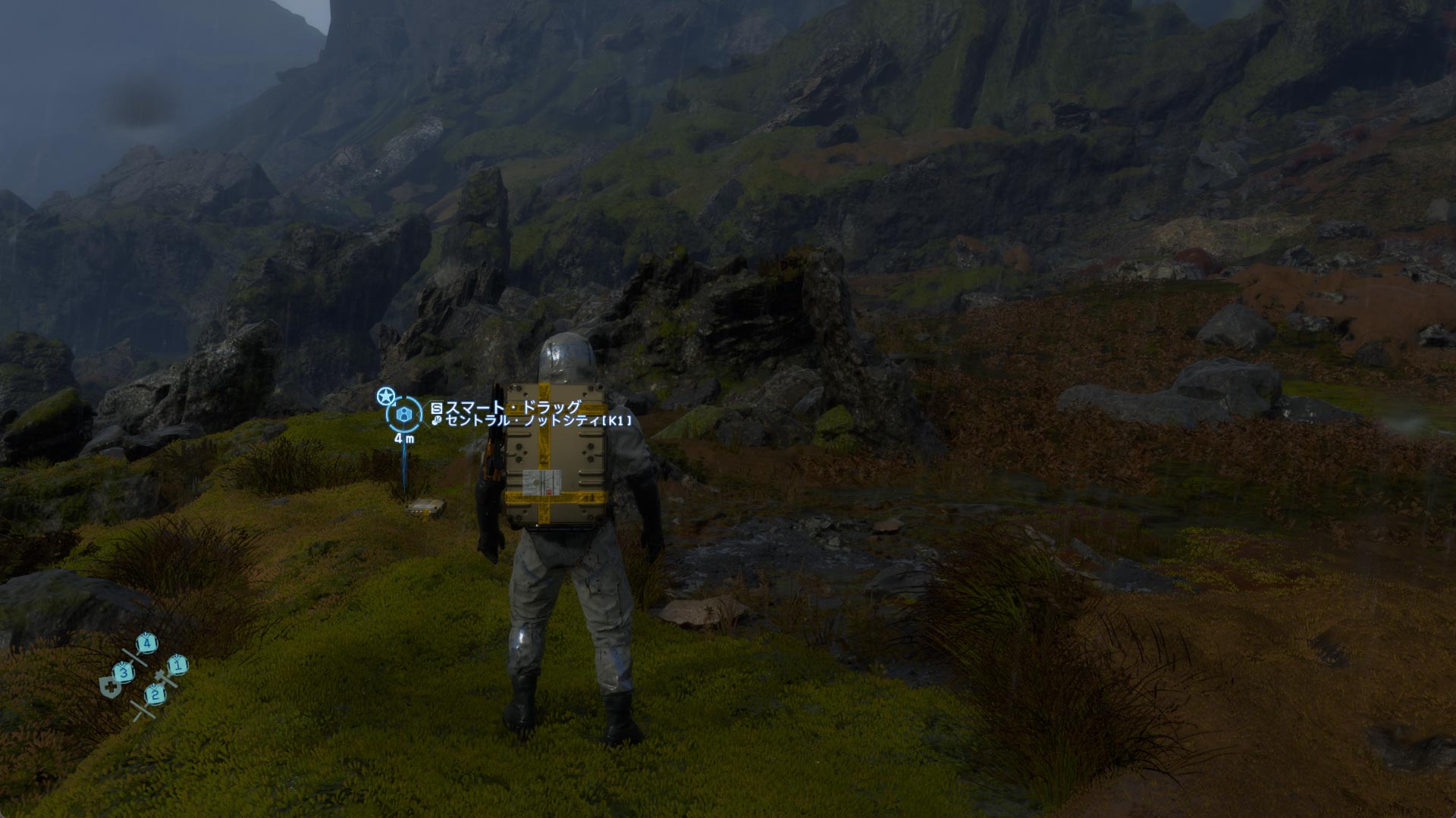Image resolution: width=1456 pixels, height=818 pixels.
Task: Choose the hammer-shaped tool in slot 1
Action: pyautogui.click(x=163, y=679)
